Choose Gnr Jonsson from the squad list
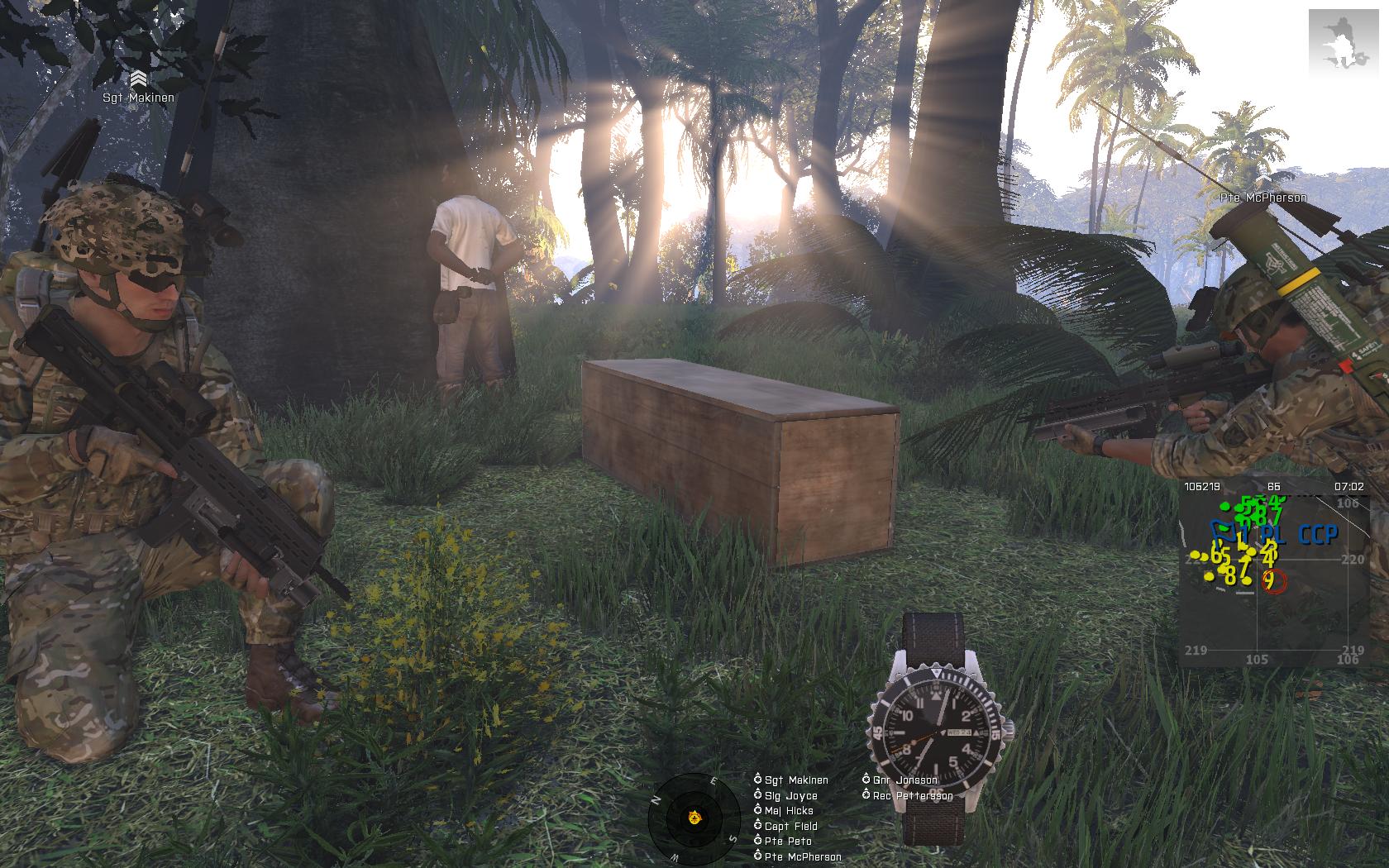 tap(905, 780)
